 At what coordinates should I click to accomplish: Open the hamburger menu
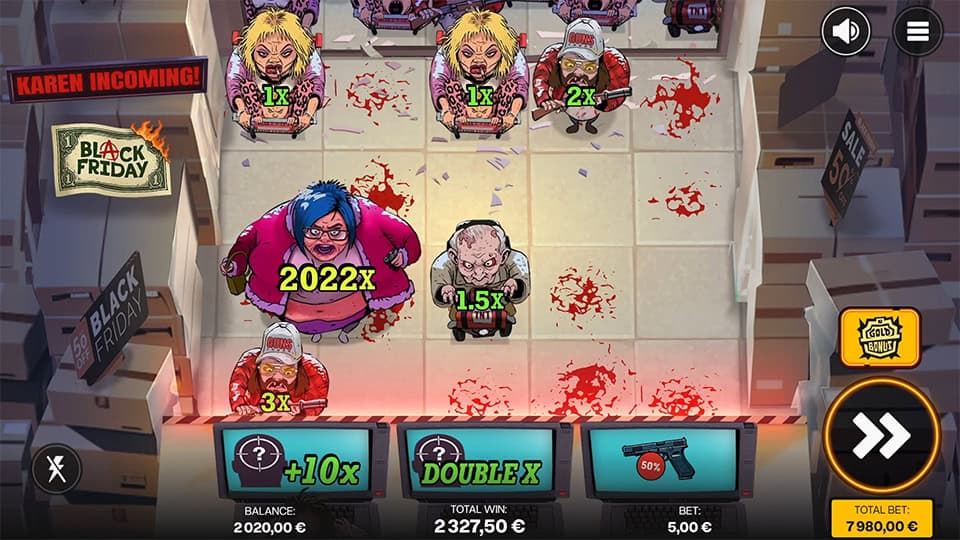pos(917,32)
